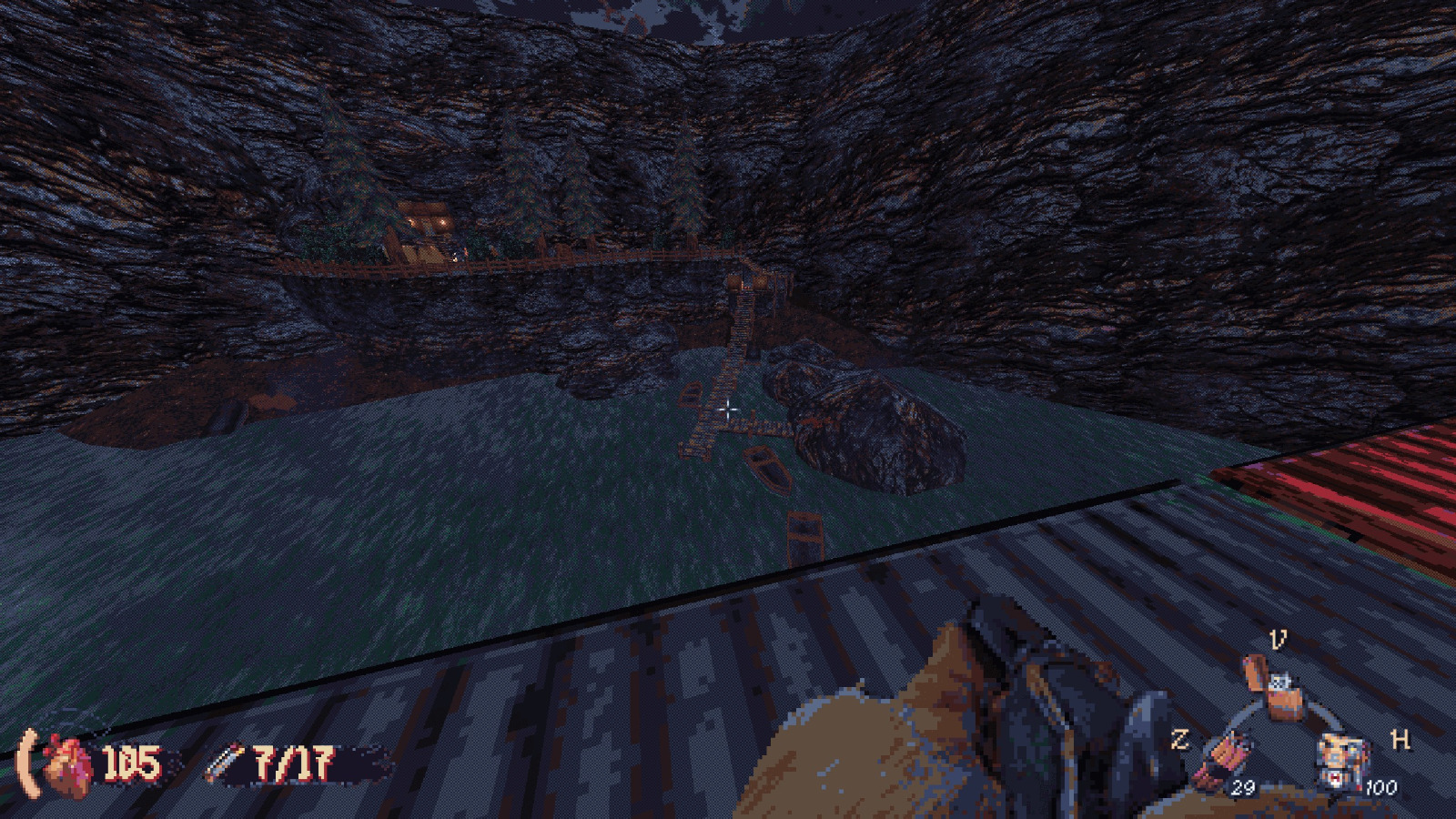Click the dynamite count showing 29
1456x819 pixels.
[x=1244, y=790]
